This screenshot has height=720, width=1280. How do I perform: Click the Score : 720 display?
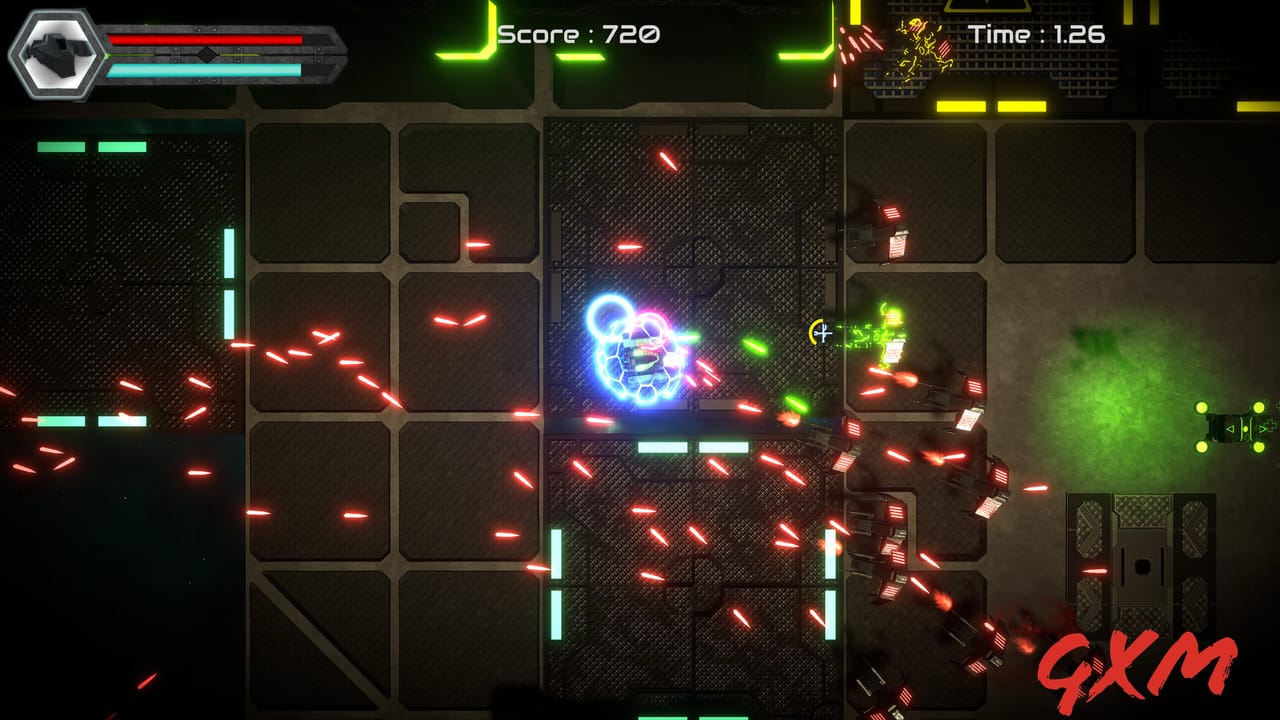coord(578,34)
